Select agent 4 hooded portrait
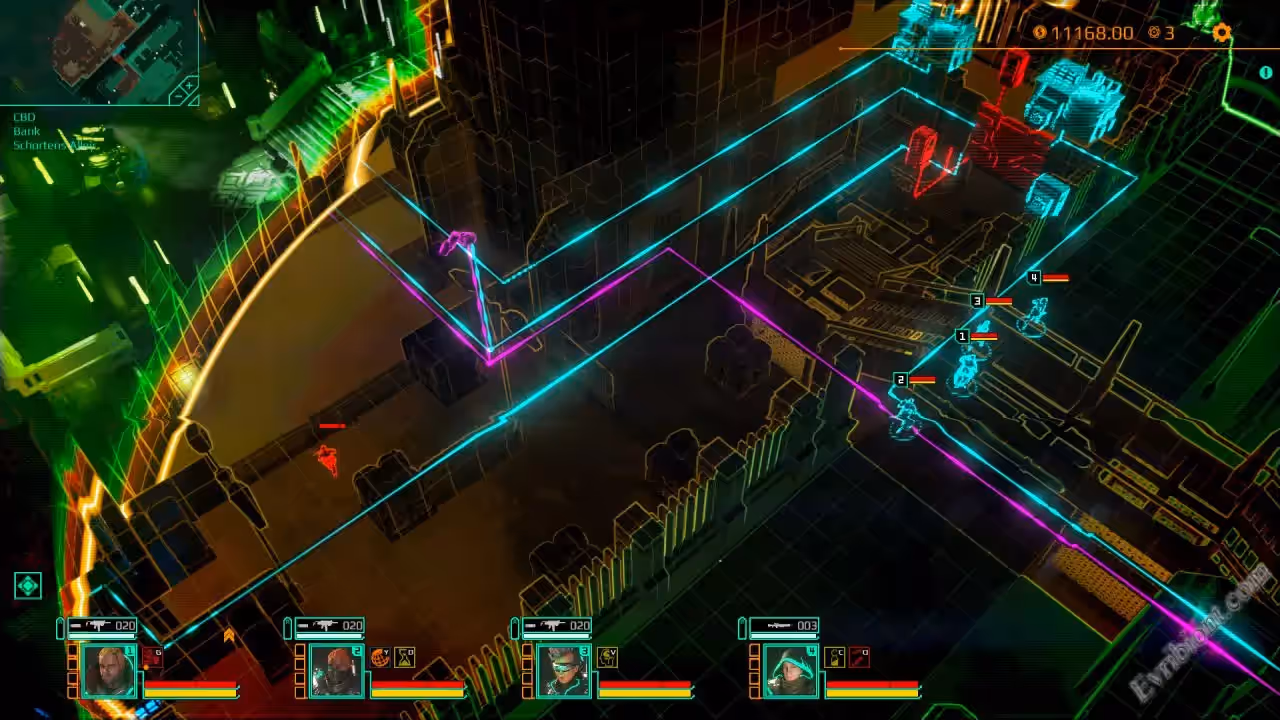This screenshot has width=1280, height=720. click(x=790, y=670)
